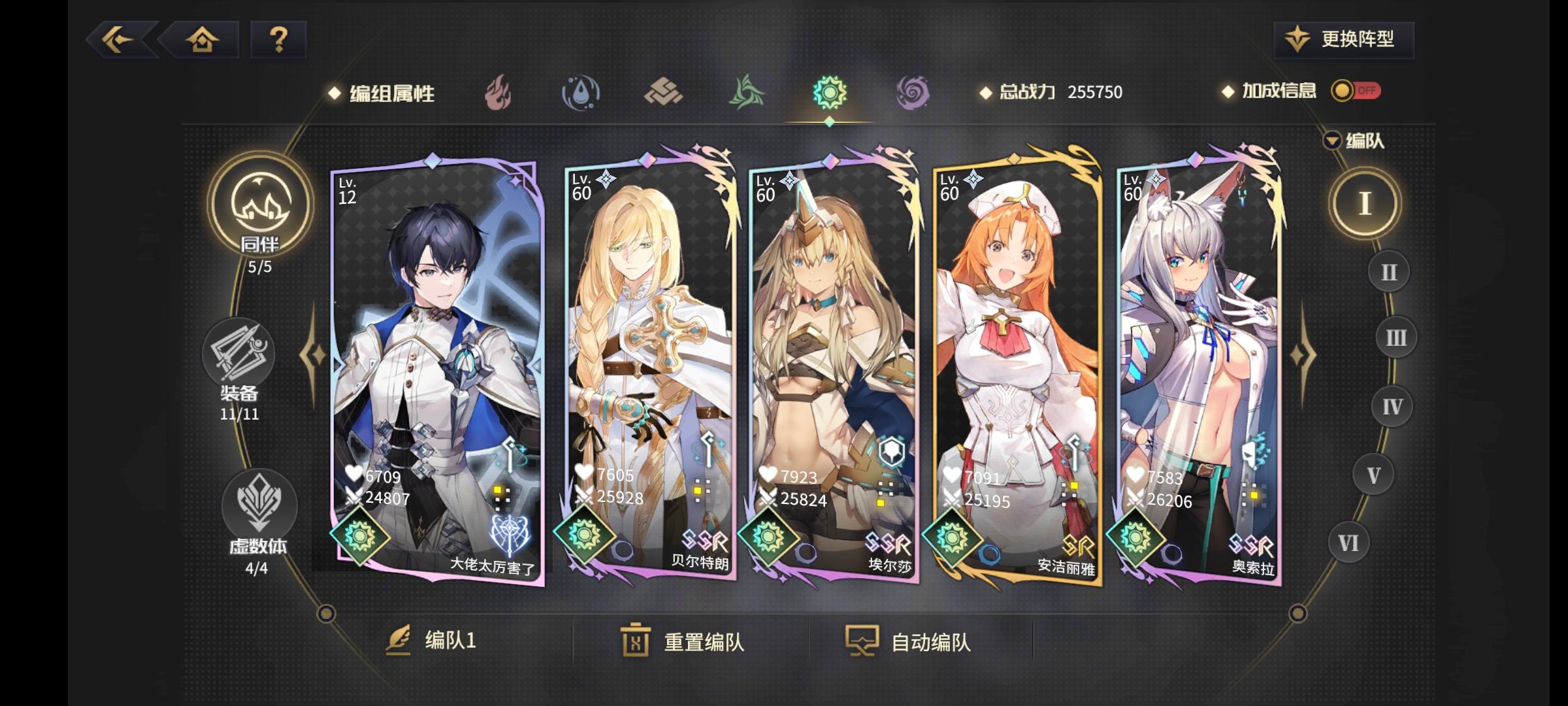This screenshot has height=706, width=1568.
Task: Select the fire element filter icon
Action: pos(498,92)
